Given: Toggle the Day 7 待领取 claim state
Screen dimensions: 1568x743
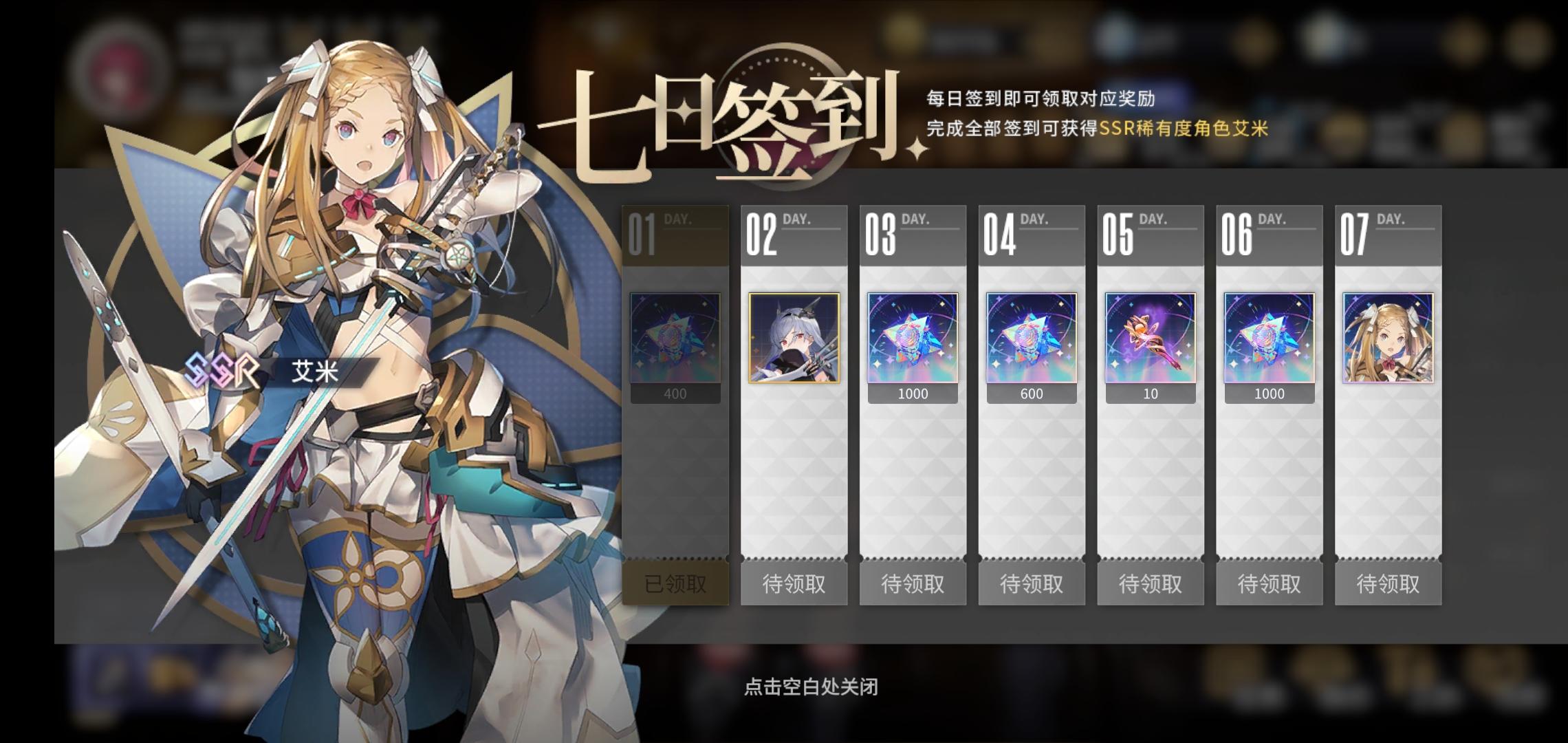Looking at the screenshot, I should (1388, 583).
